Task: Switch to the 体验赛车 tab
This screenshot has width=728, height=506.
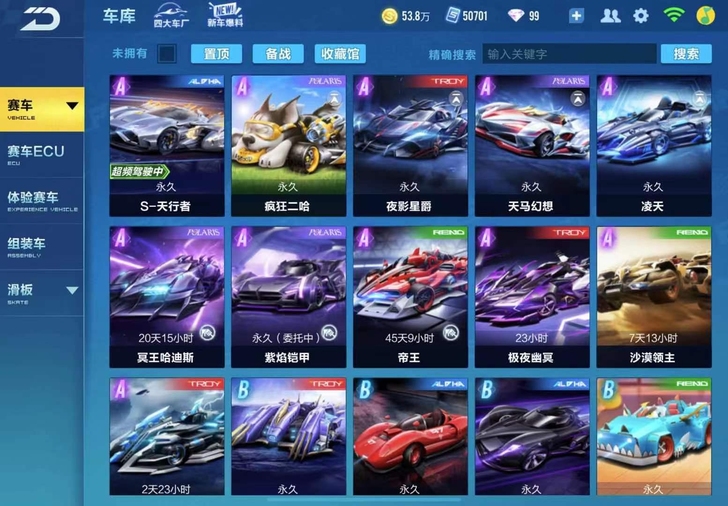Action: click(42, 199)
